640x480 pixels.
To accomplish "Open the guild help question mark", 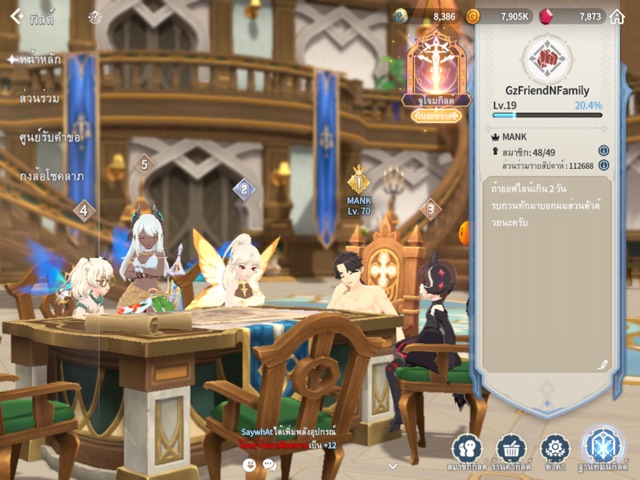I will click(95, 17).
